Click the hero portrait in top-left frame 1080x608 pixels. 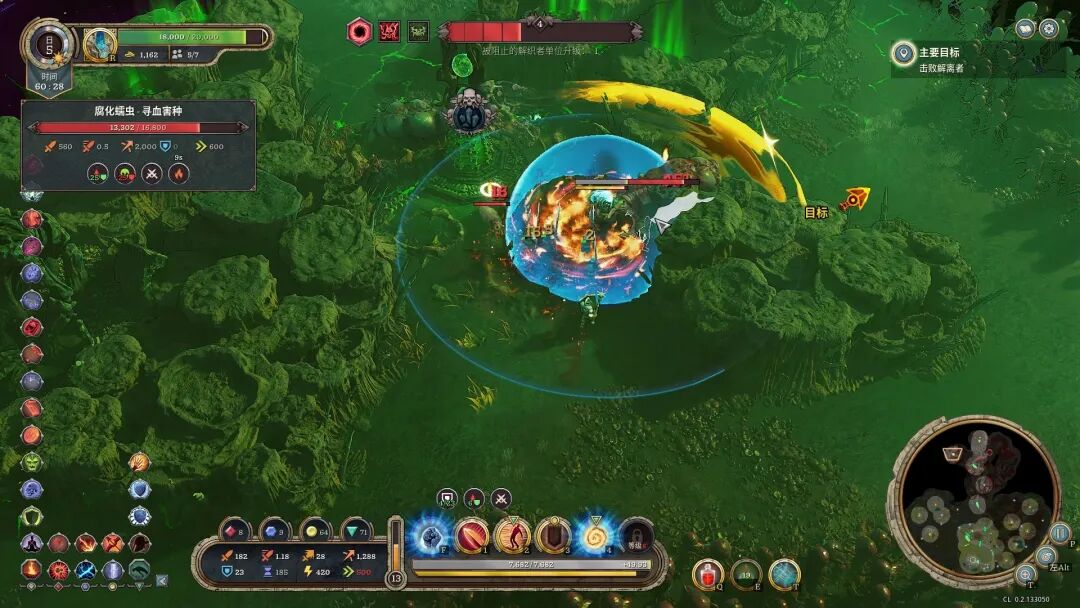pyautogui.click(x=100, y=43)
